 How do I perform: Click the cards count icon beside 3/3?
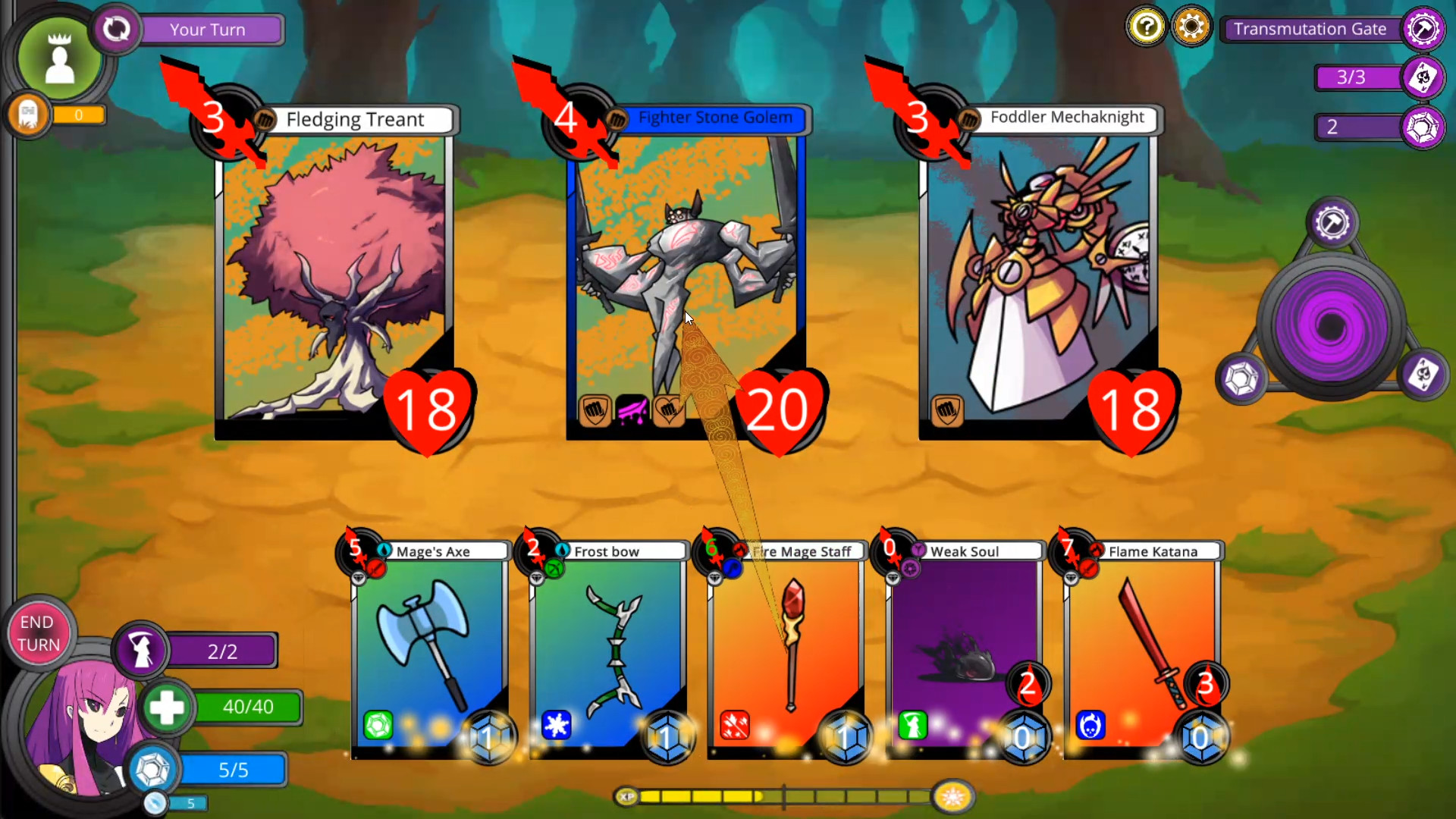click(1424, 77)
